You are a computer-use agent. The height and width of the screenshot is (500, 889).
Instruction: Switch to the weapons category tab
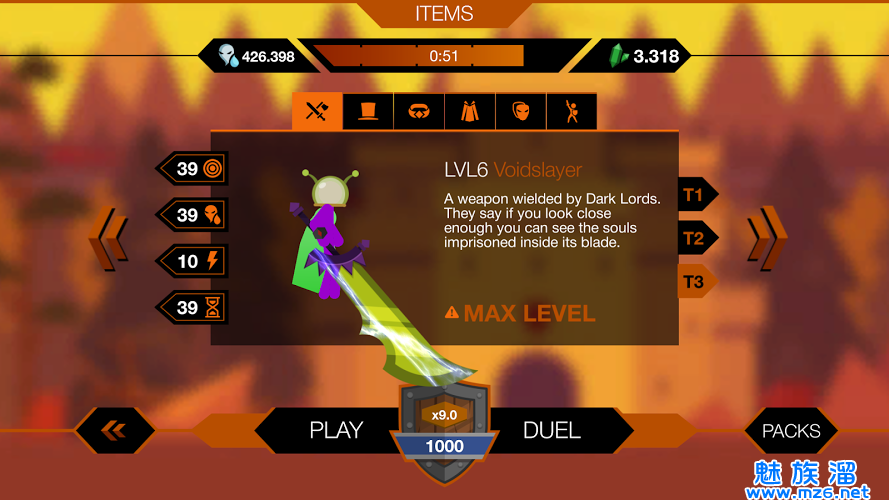pos(317,112)
